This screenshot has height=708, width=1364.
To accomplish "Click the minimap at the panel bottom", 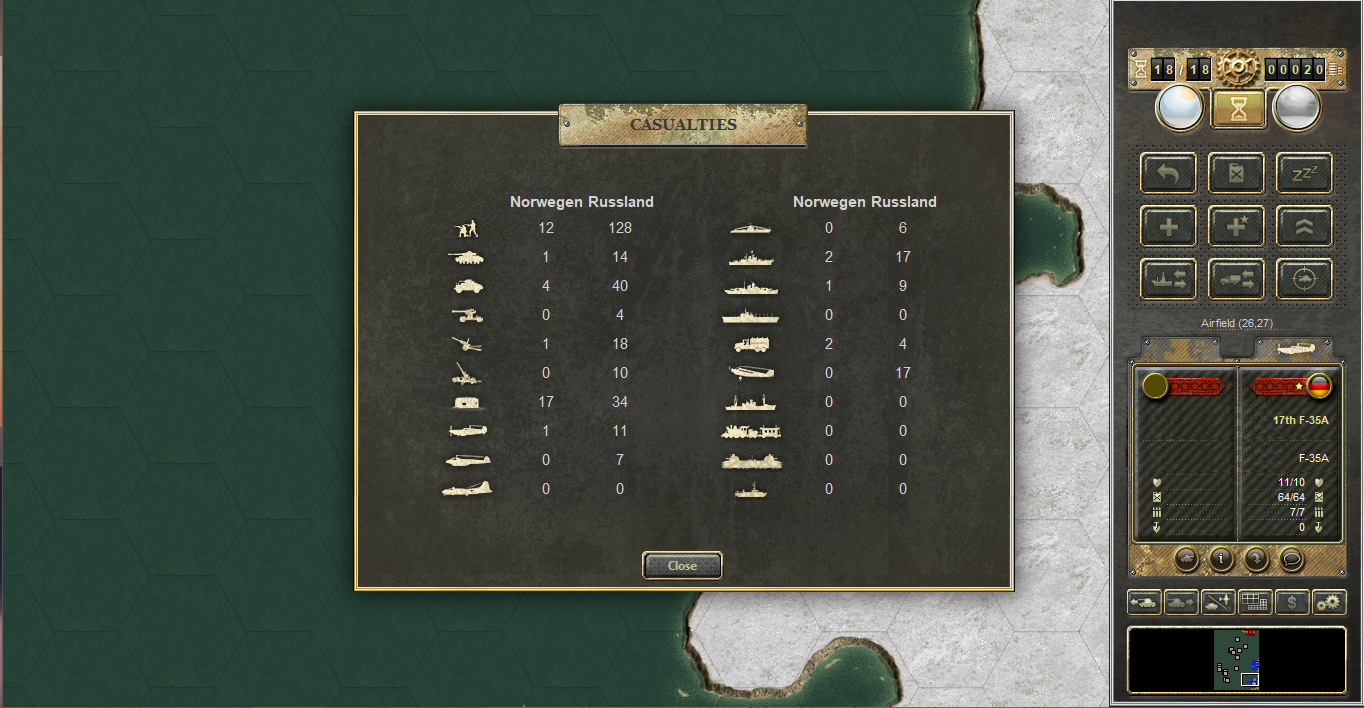I will 1237,659.
